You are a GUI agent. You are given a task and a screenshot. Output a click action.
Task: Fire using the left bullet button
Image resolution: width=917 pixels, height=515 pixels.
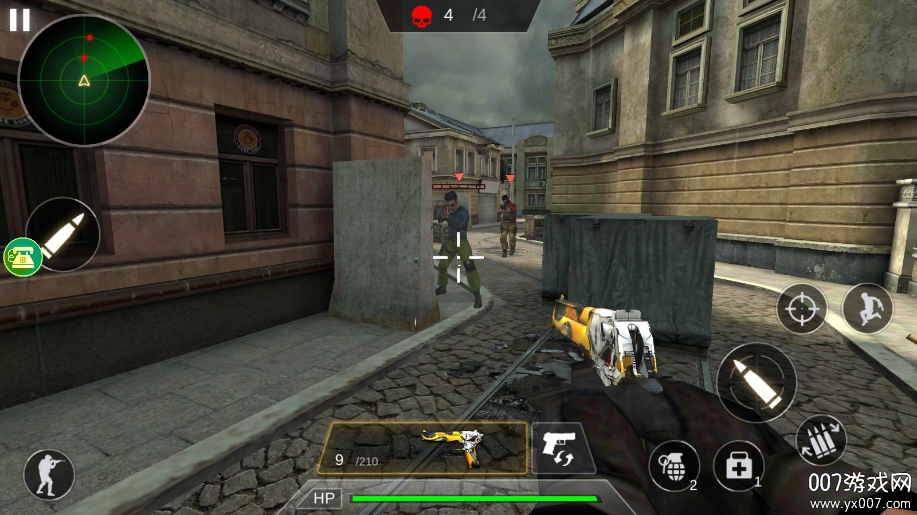(64, 234)
